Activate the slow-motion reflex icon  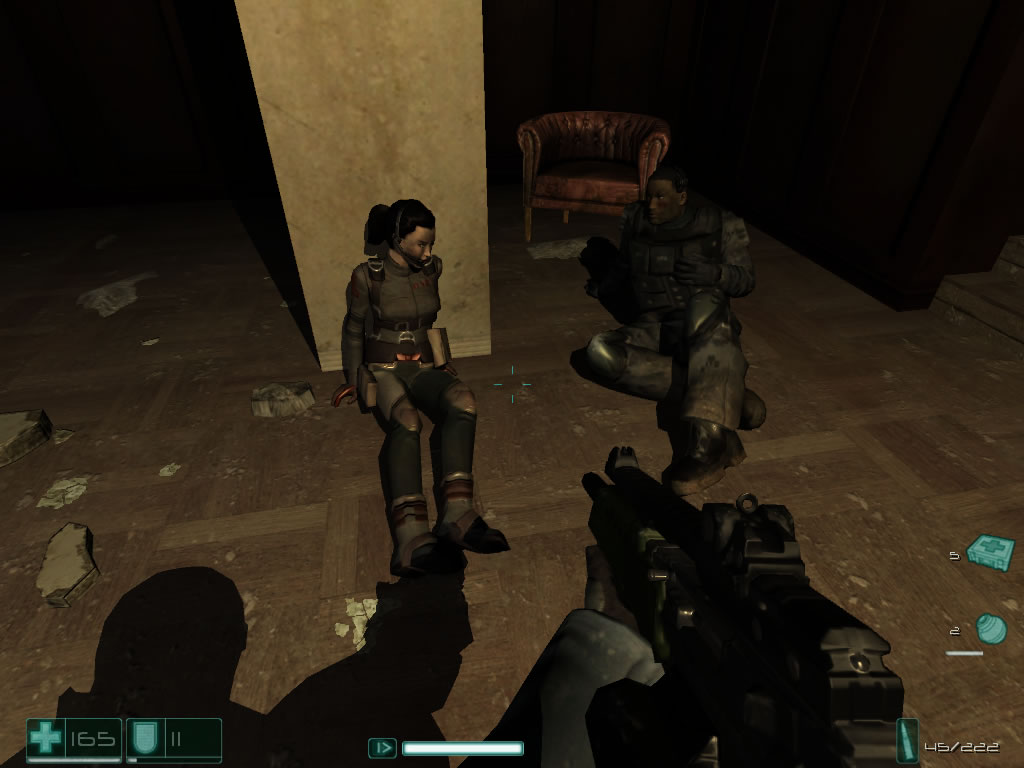(382, 747)
